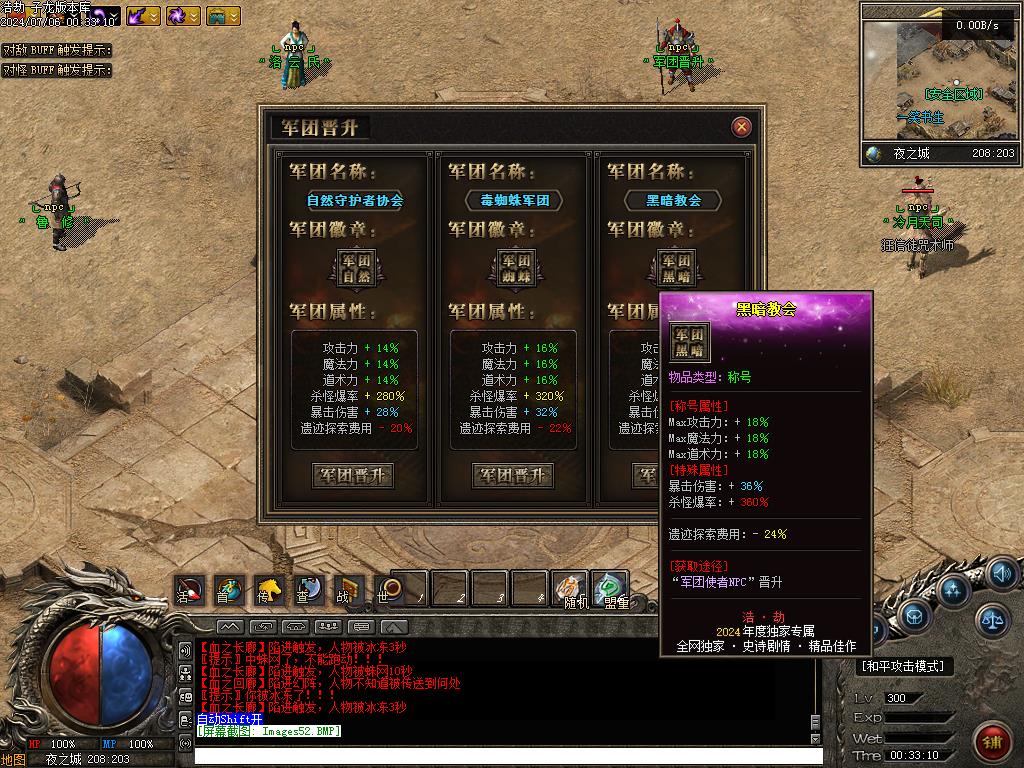This screenshot has height=768, width=1024.
Task: Use the 随机 random teleport item
Action: coord(571,590)
